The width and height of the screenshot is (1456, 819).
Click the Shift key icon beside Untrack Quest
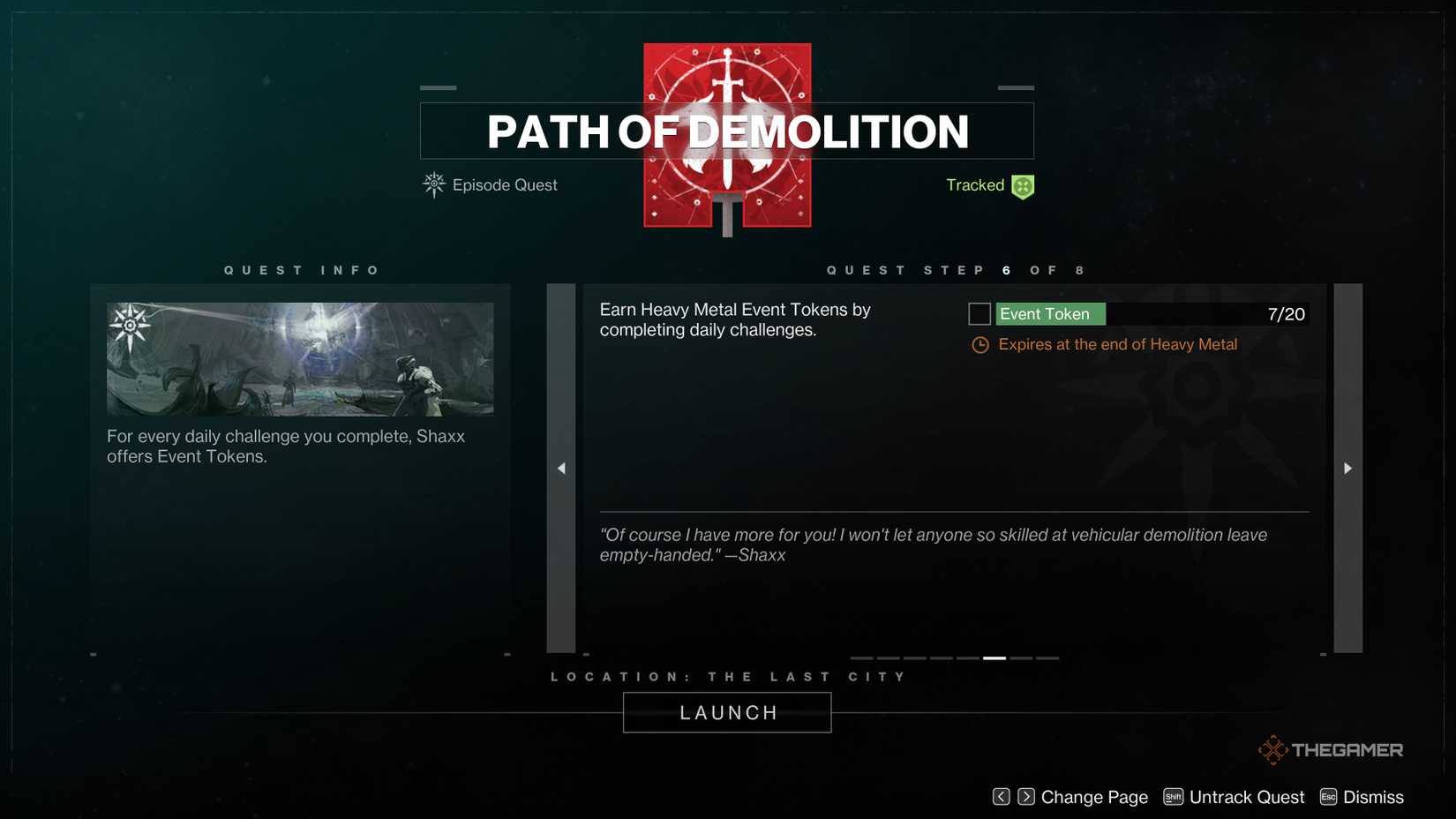(x=1174, y=796)
